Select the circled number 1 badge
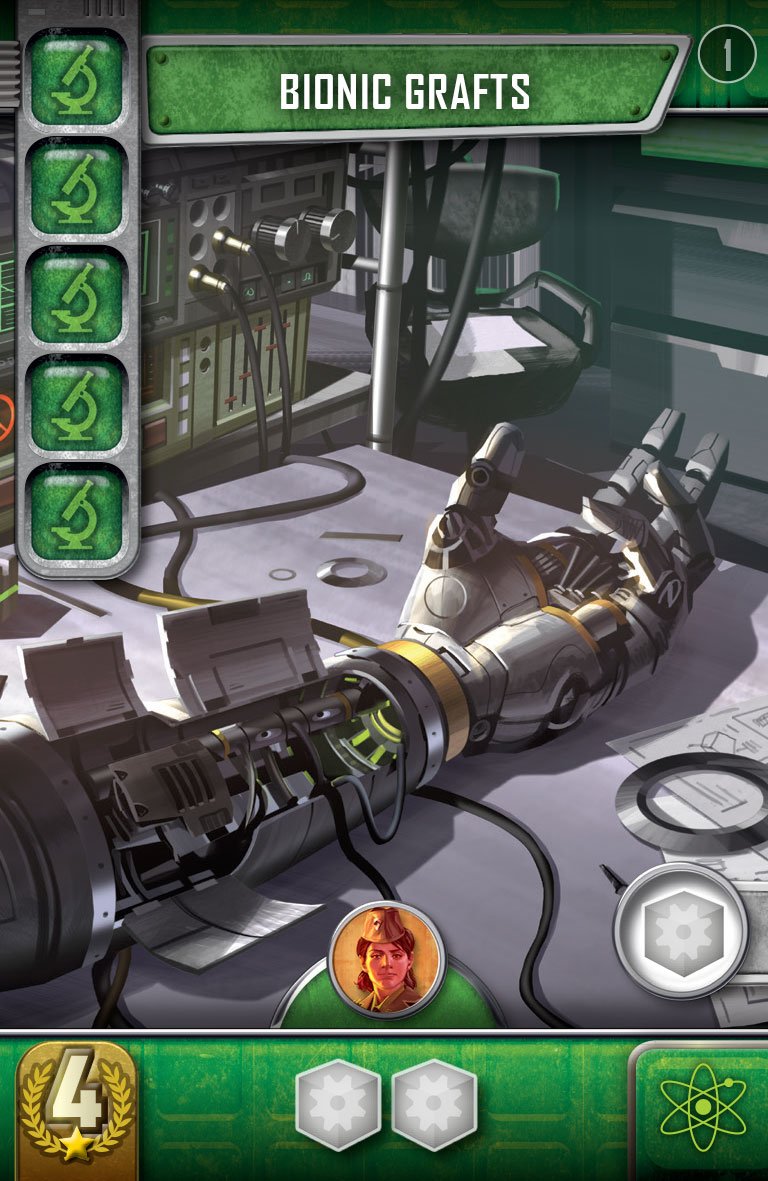Viewport: 768px width, 1181px height. click(727, 57)
